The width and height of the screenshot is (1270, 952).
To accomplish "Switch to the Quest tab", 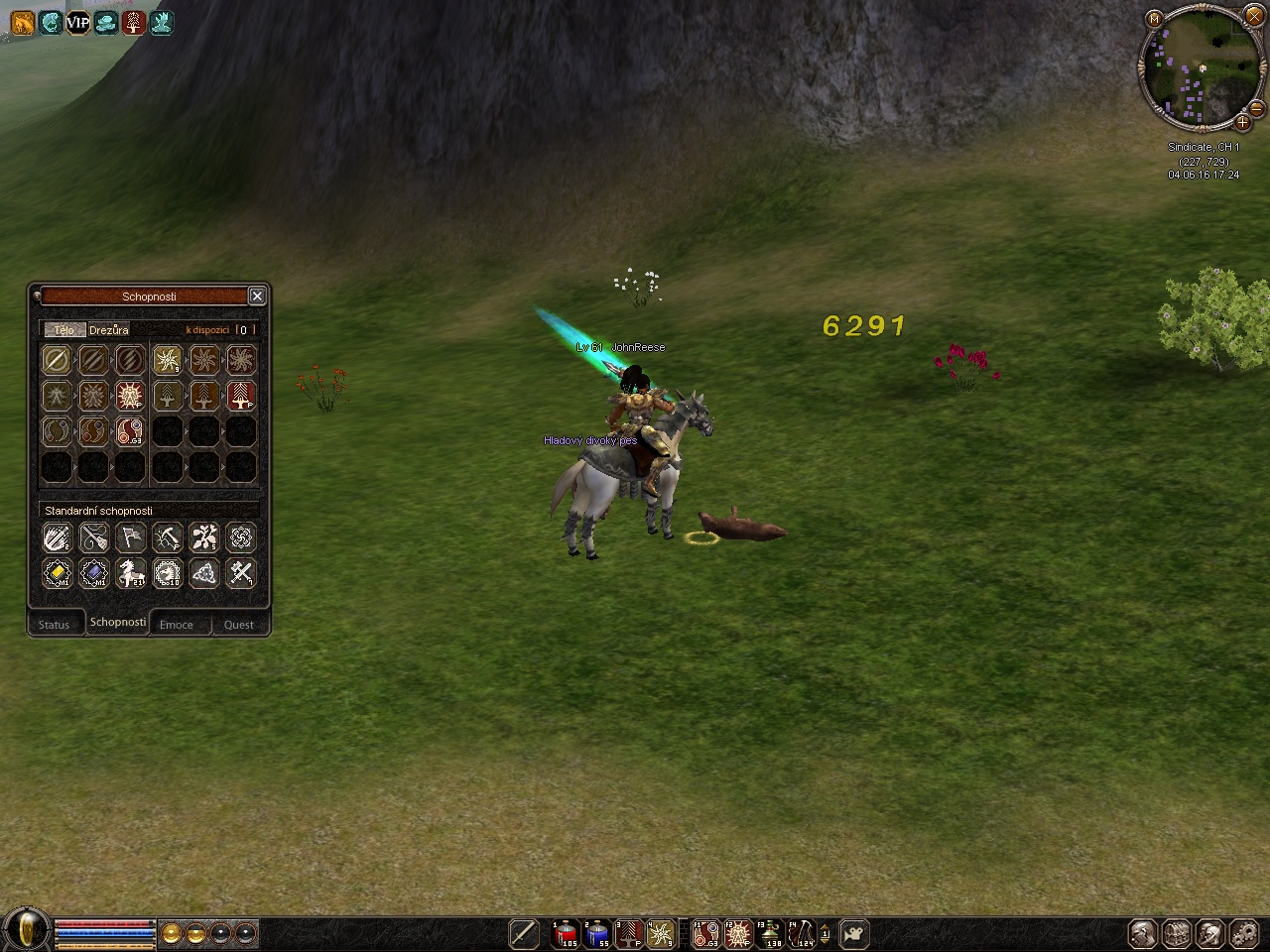I will (239, 625).
